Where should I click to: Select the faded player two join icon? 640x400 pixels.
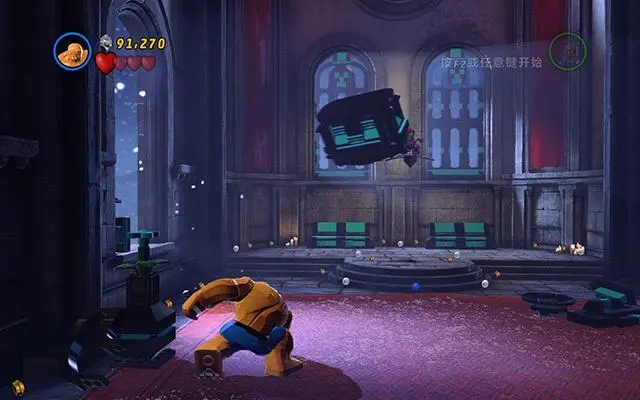tap(567, 51)
